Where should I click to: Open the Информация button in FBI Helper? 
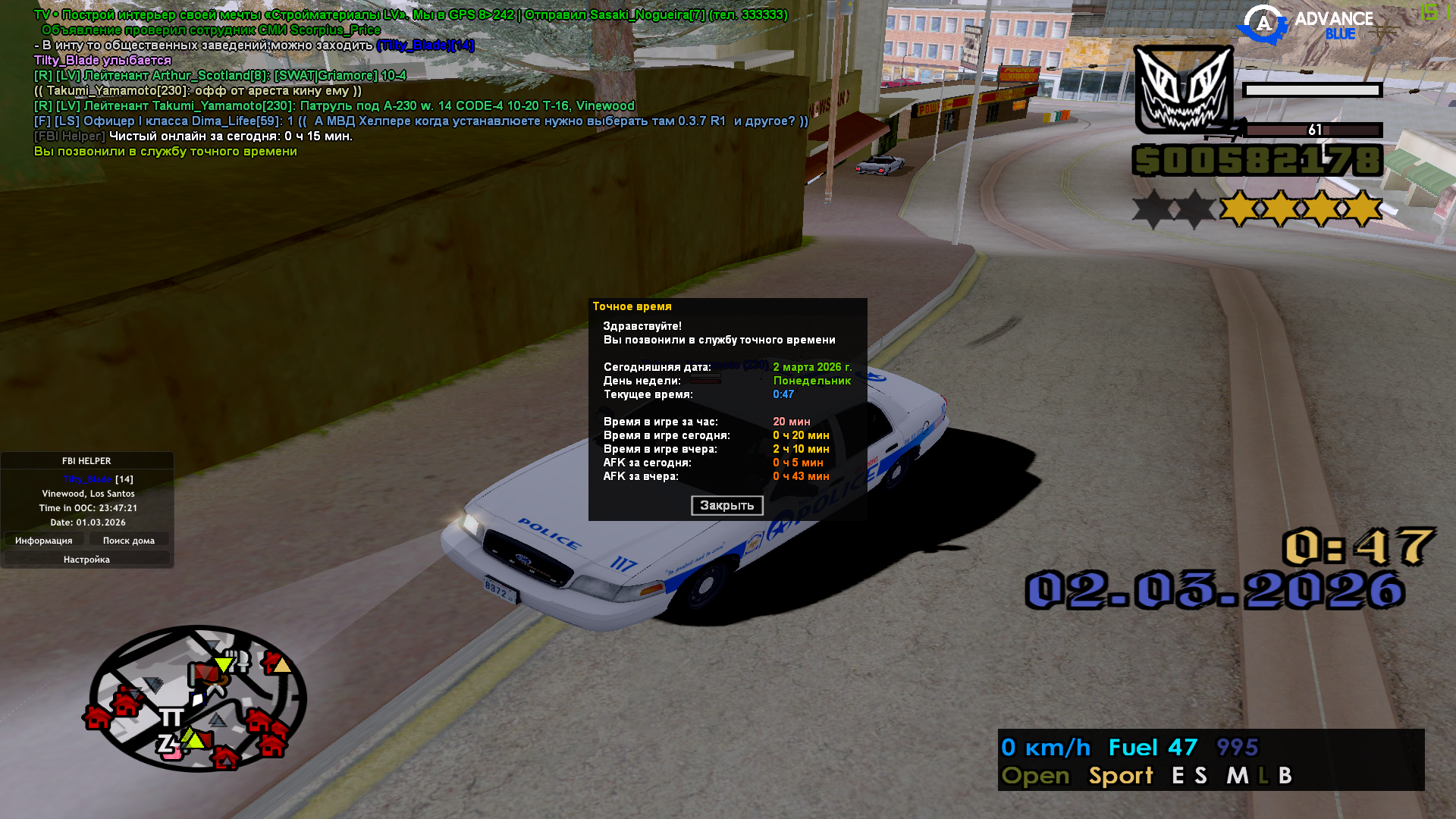tap(44, 541)
